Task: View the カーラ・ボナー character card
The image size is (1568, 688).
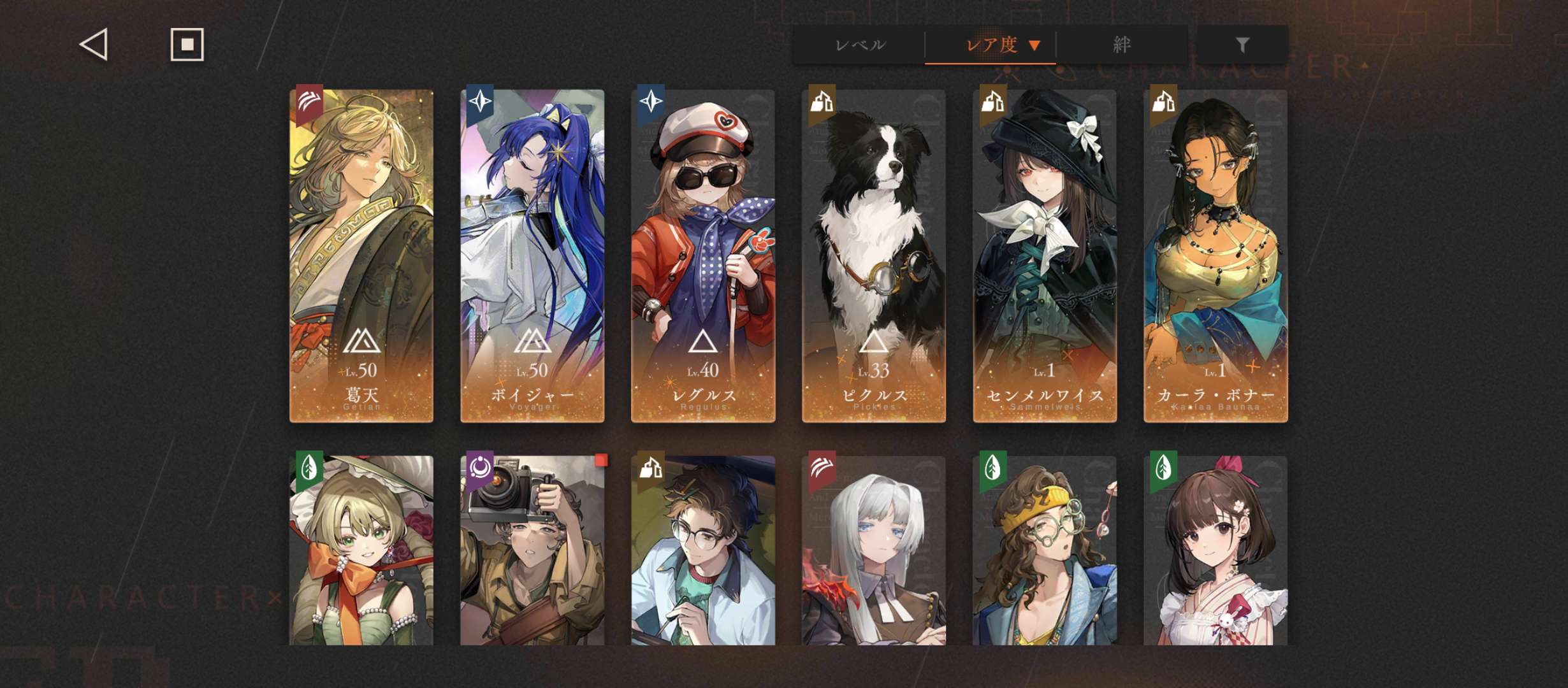Action: tap(1216, 256)
